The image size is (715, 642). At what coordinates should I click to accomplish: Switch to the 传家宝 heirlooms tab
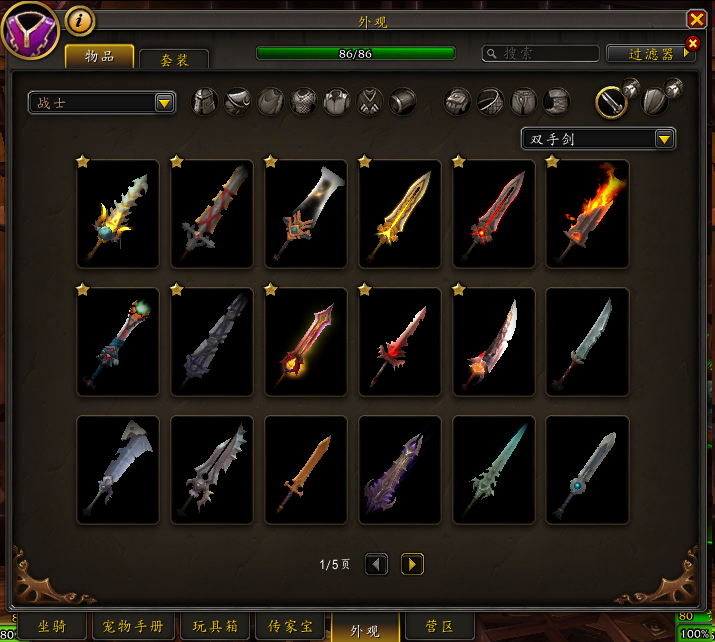point(291,627)
